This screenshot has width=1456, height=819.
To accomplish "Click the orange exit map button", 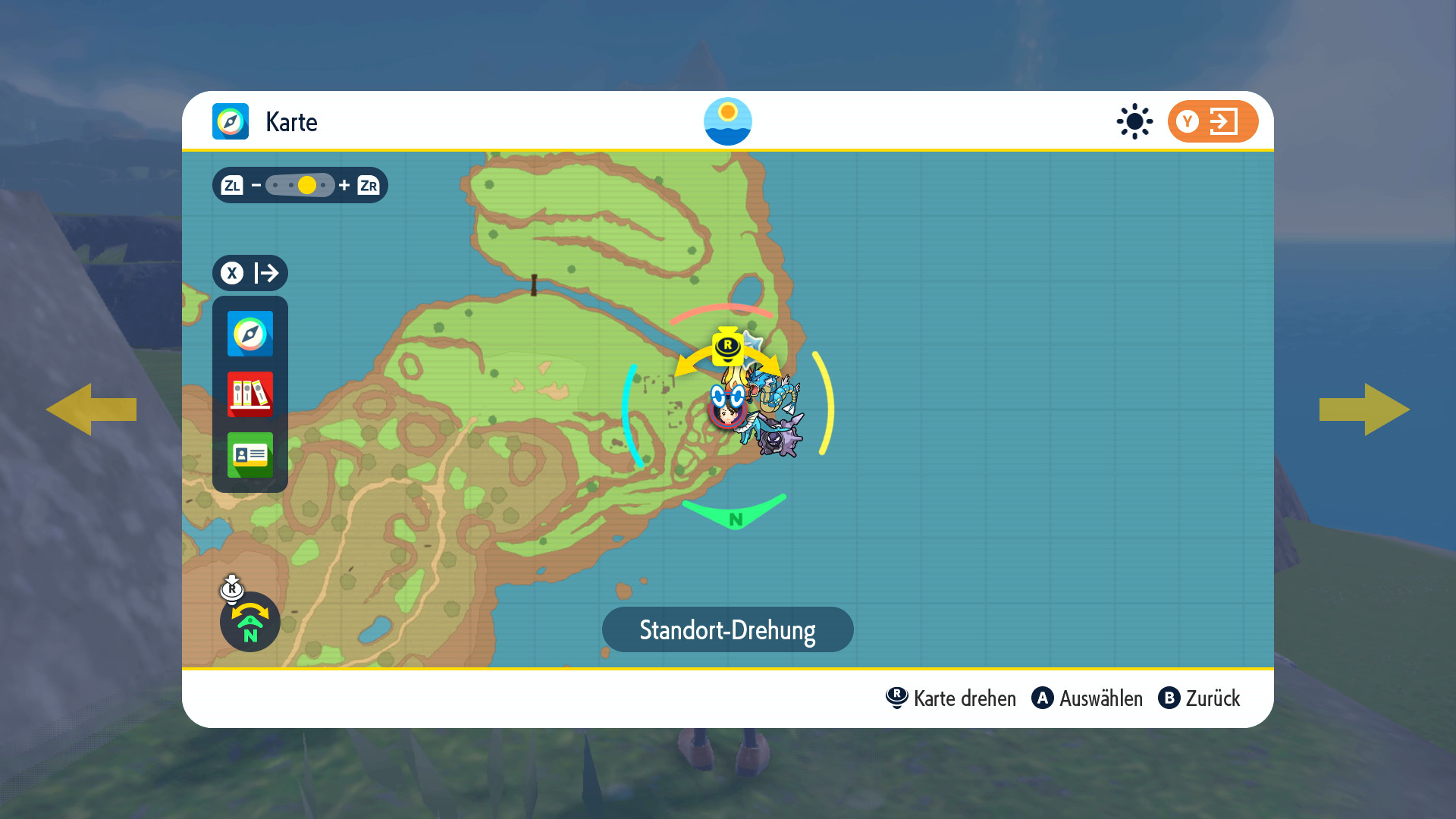I will pos(1212,121).
